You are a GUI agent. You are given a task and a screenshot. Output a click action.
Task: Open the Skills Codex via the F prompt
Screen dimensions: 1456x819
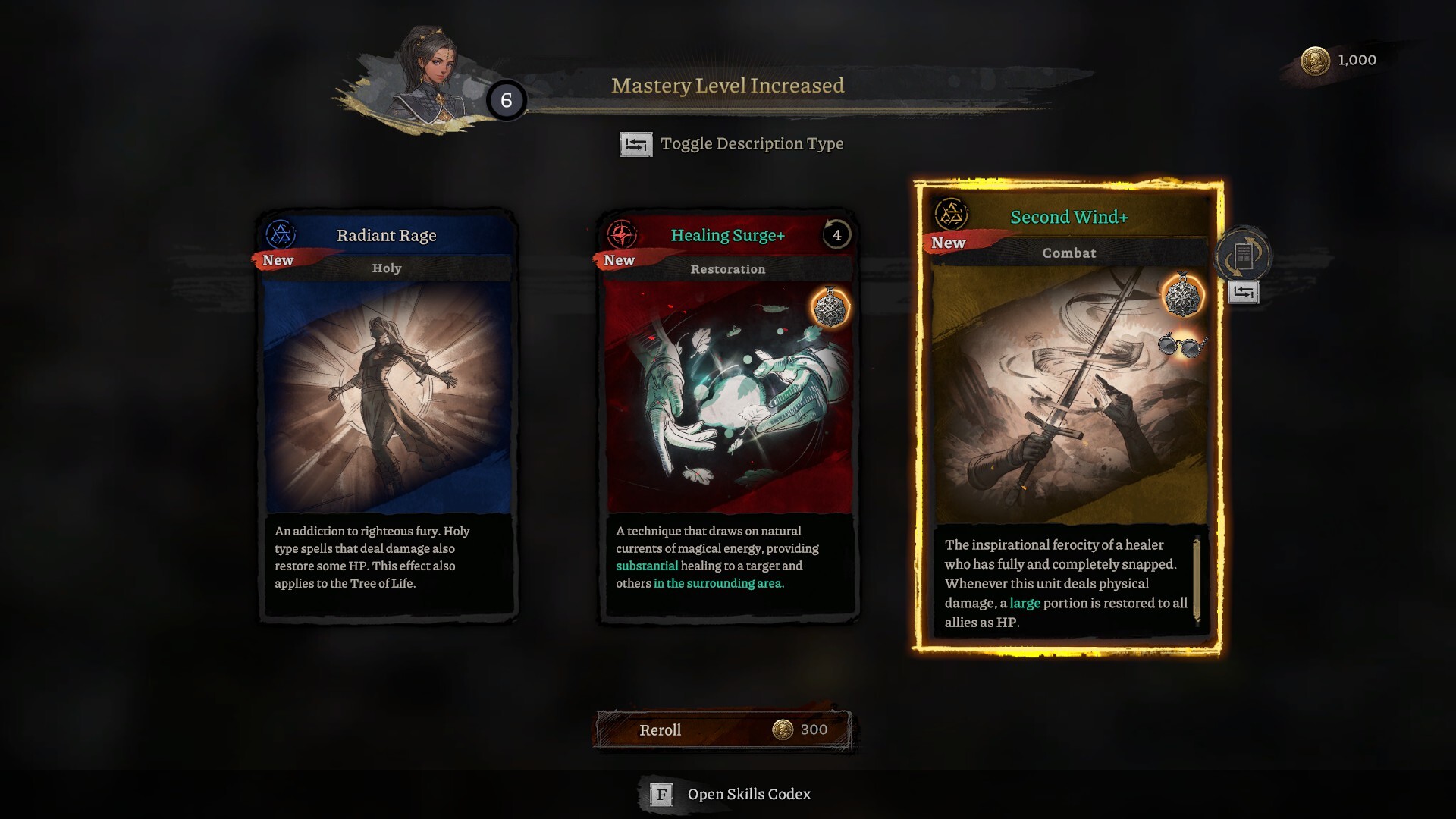click(x=663, y=795)
